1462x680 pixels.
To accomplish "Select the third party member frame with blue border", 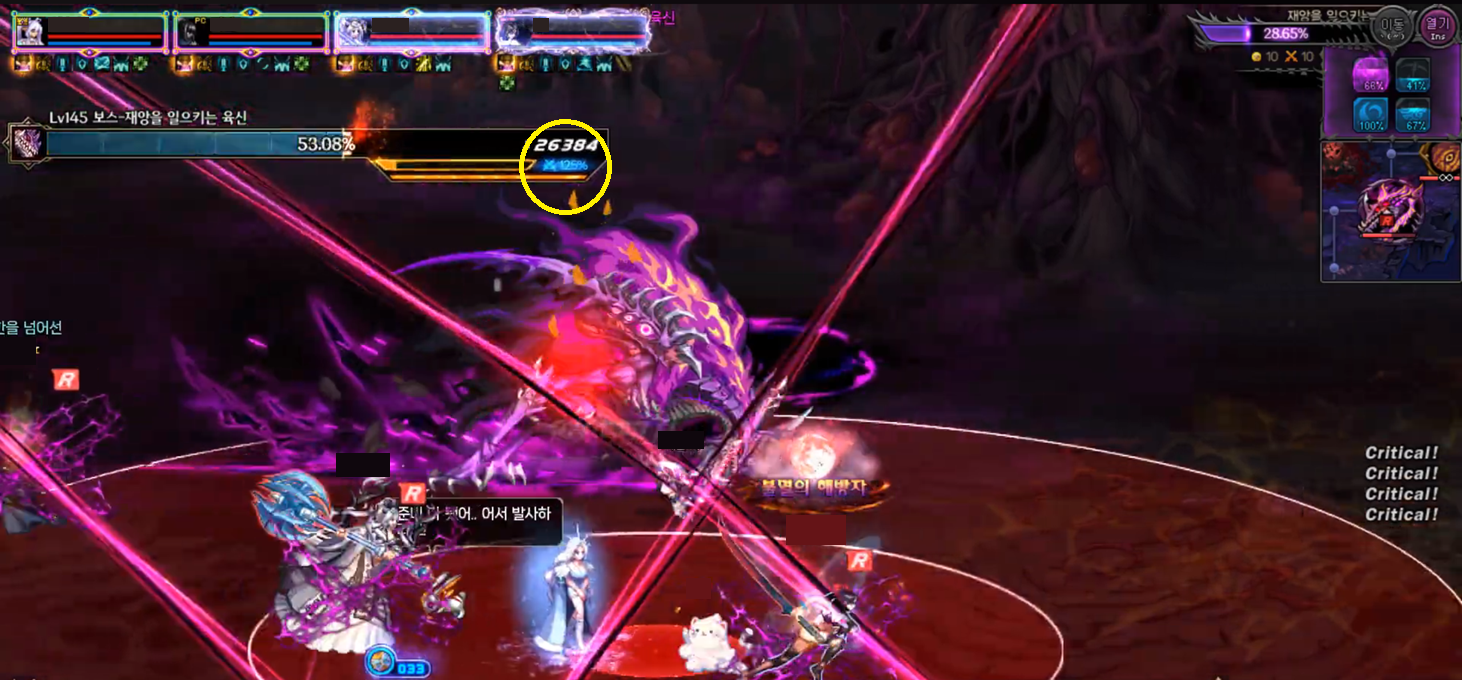I will [x=412, y=32].
